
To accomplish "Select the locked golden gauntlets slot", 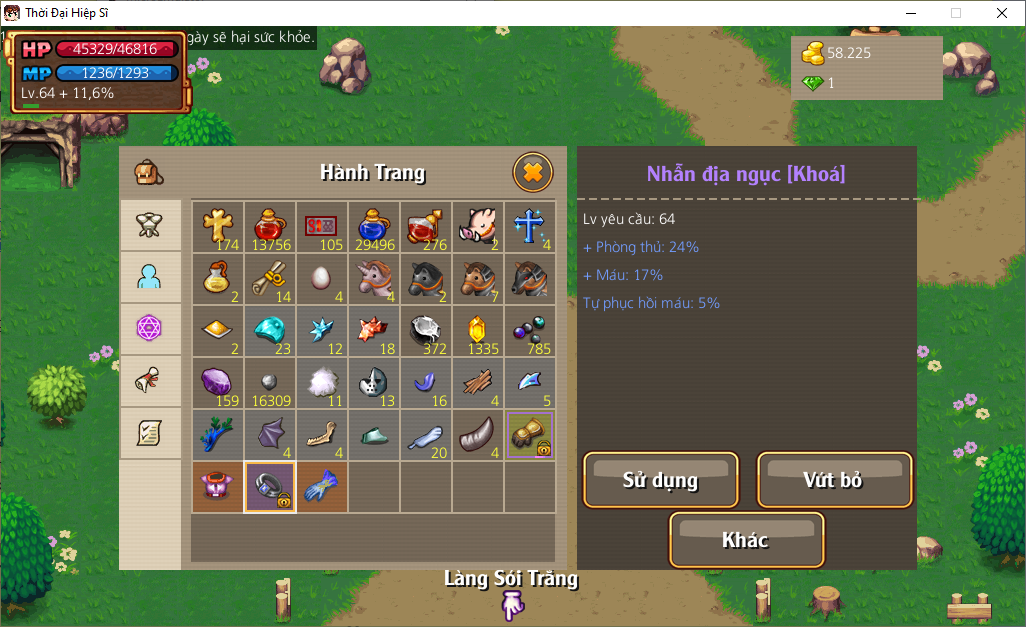I will tap(530, 435).
